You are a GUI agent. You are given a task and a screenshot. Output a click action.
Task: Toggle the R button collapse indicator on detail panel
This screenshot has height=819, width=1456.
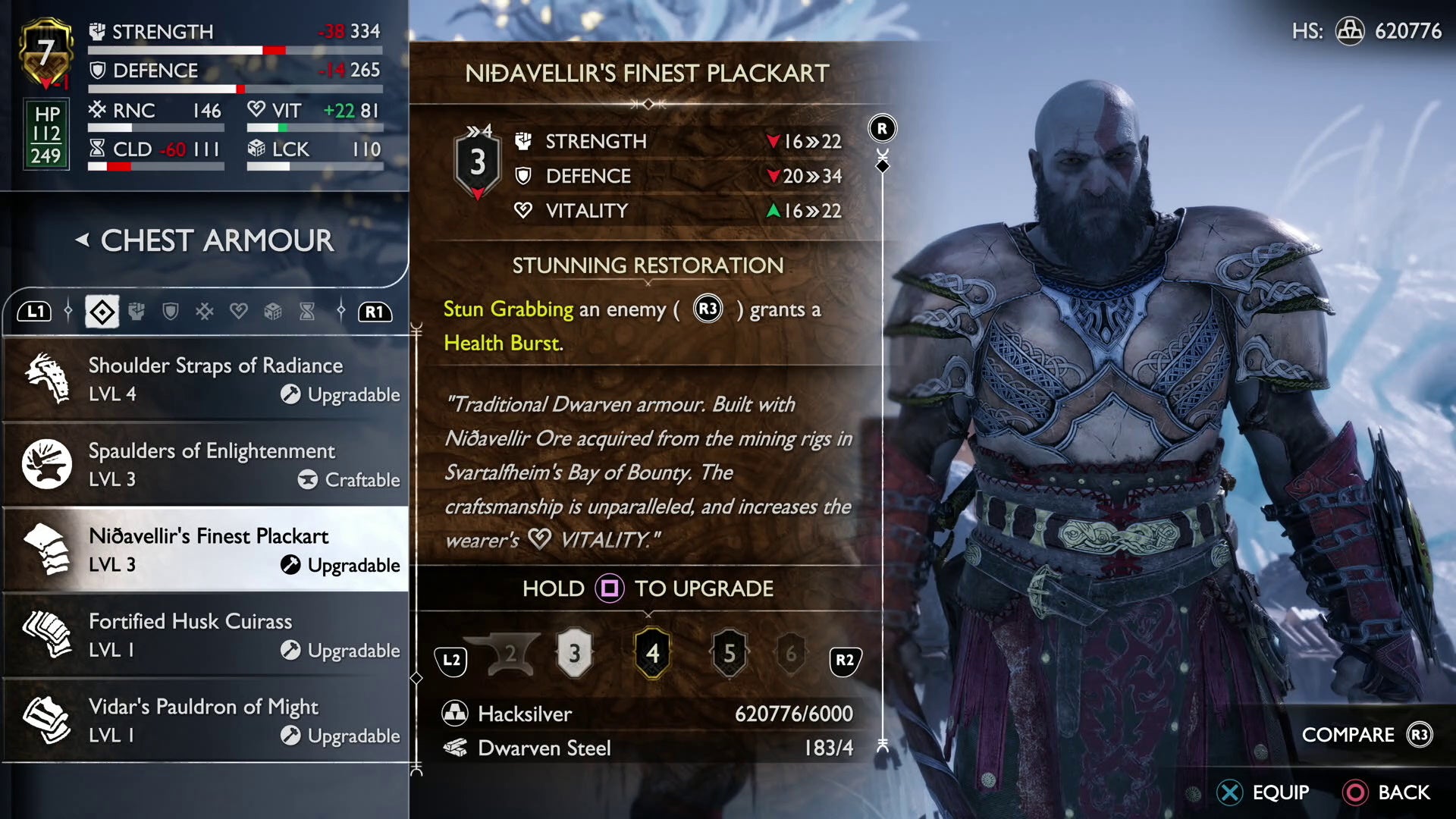point(881,129)
